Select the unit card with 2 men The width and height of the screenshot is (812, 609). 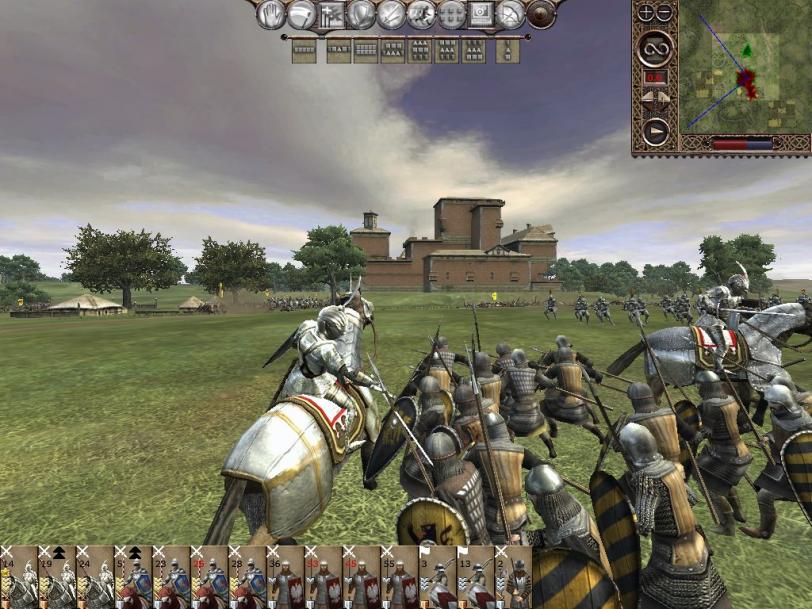(513, 577)
